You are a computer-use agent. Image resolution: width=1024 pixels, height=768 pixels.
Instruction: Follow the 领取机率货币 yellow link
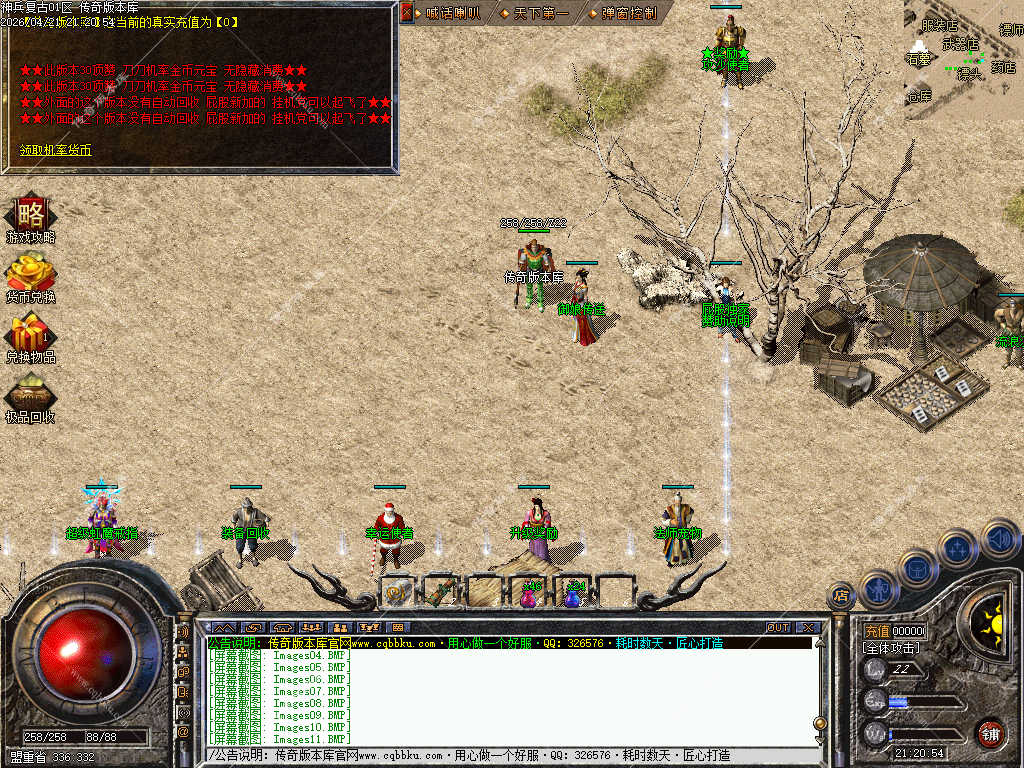(55, 150)
